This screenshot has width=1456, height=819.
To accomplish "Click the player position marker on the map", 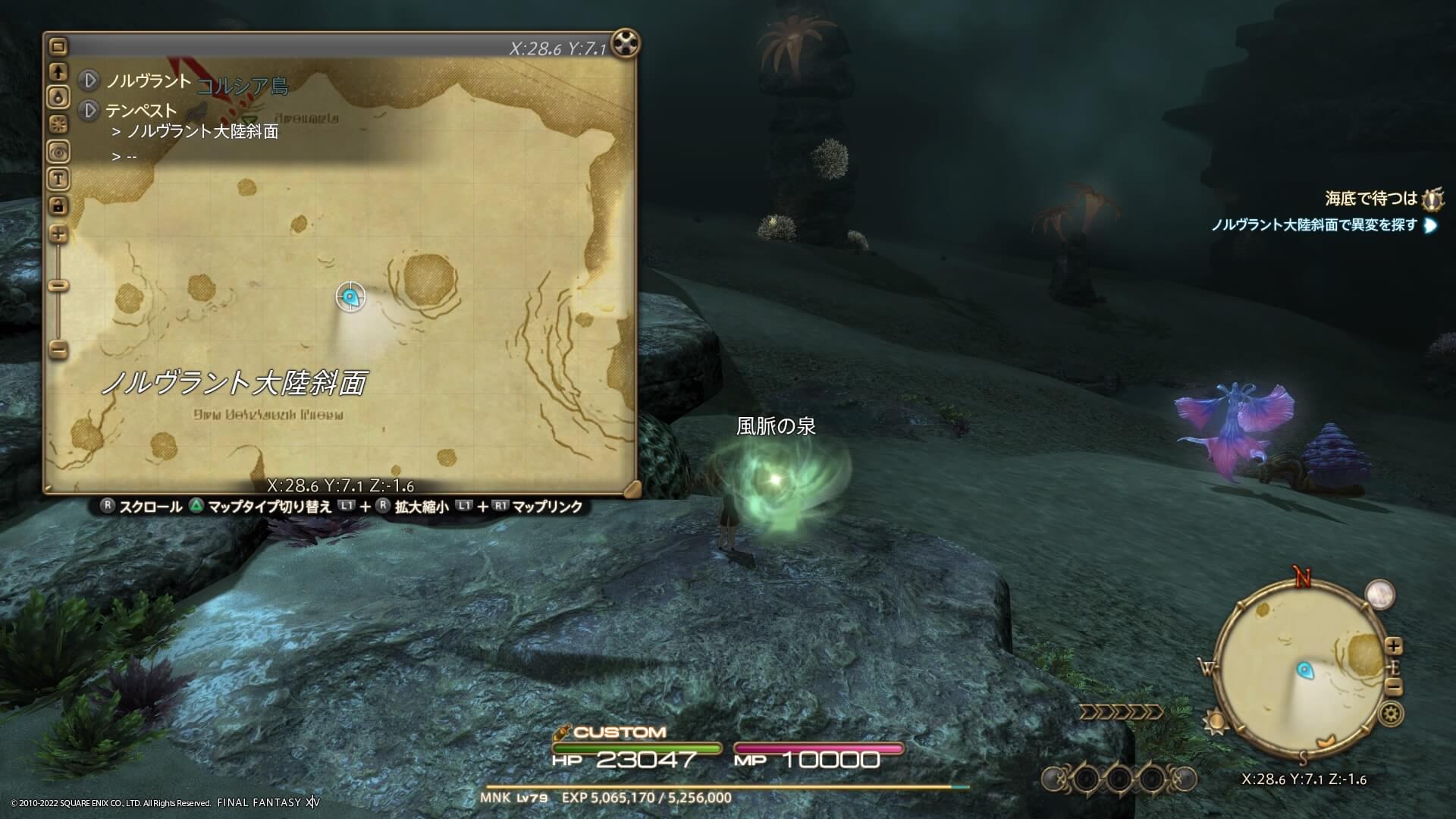I will pyautogui.click(x=350, y=297).
